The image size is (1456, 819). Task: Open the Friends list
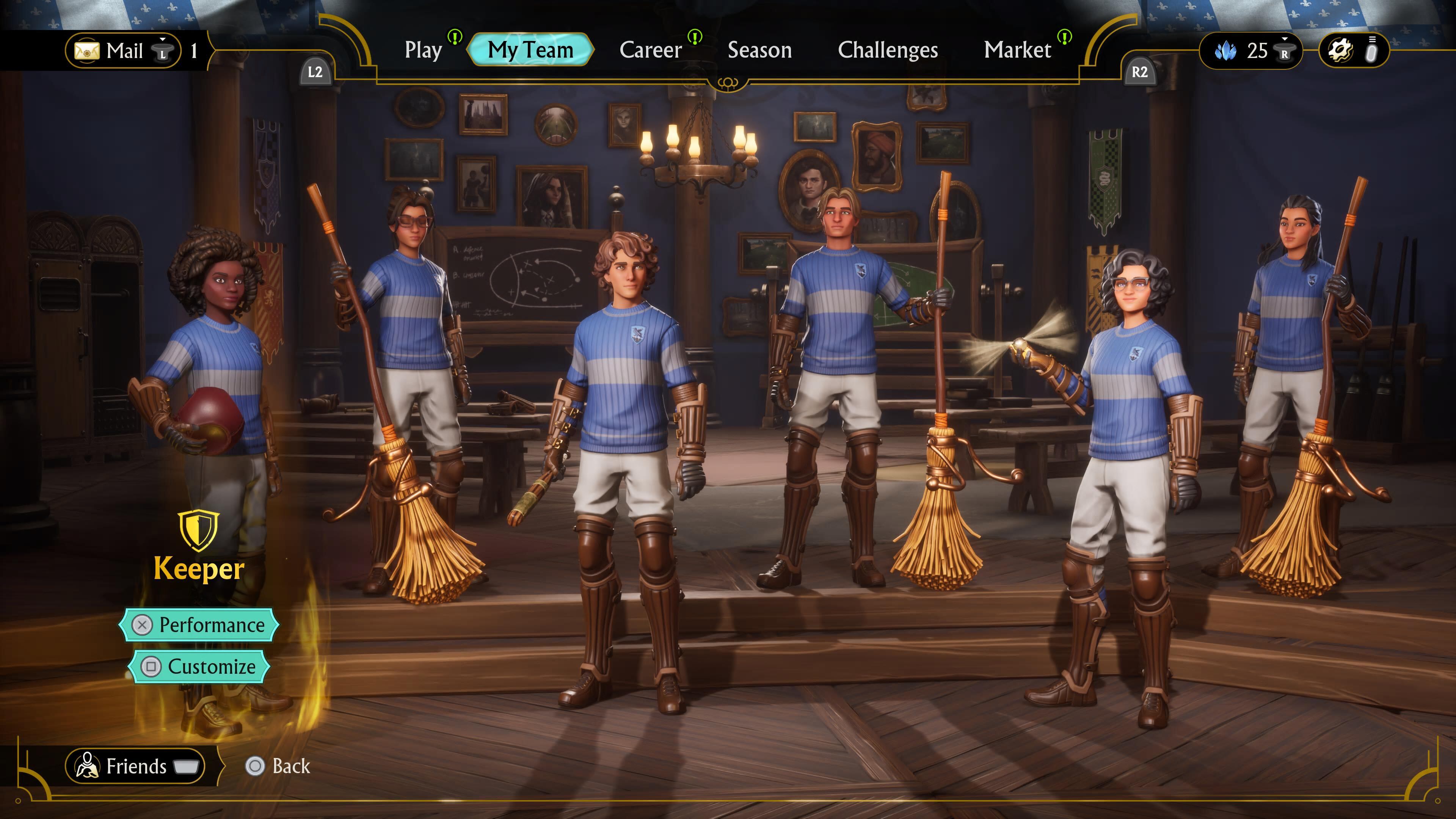136,766
